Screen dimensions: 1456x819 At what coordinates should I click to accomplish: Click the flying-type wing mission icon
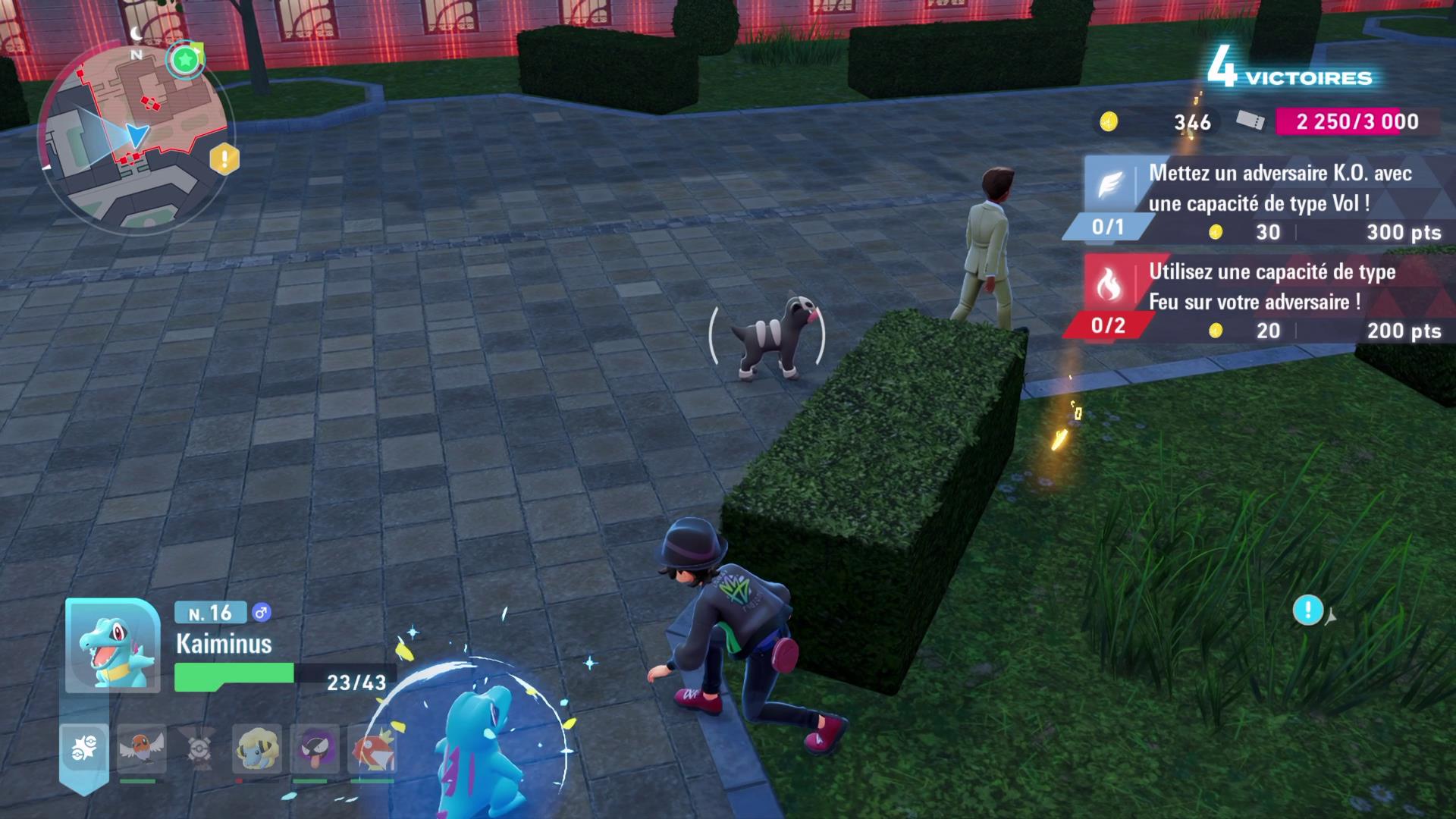tap(1109, 185)
